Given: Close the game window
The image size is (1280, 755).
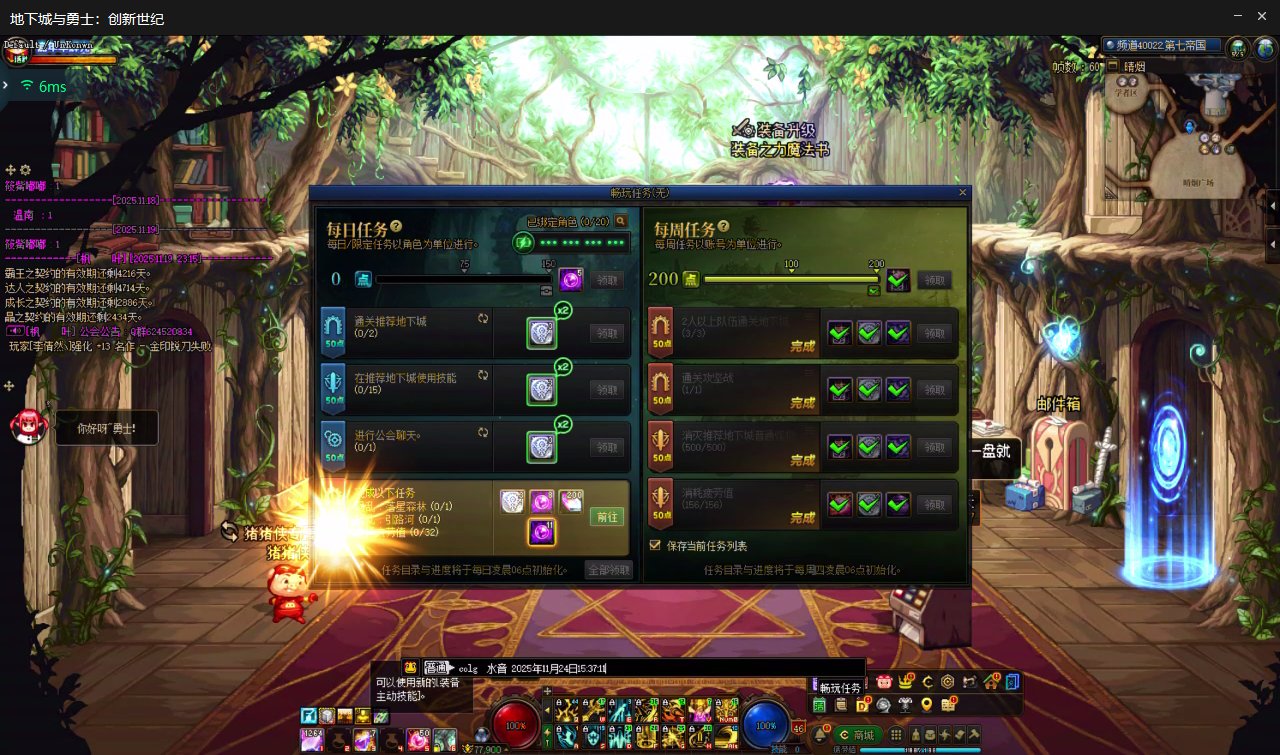Looking at the screenshot, I should [1262, 16].
